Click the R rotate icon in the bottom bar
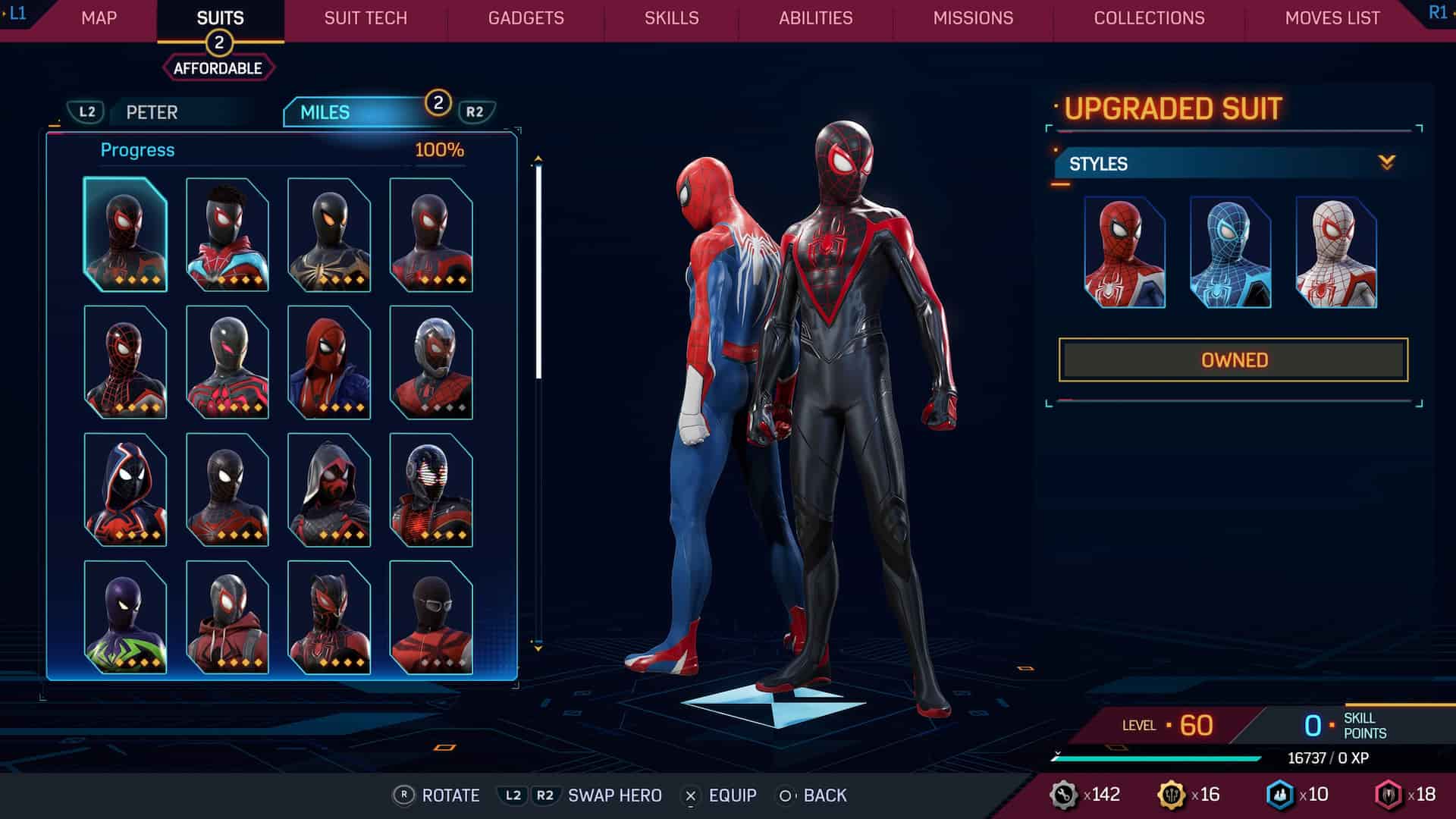1456x819 pixels. point(403,795)
